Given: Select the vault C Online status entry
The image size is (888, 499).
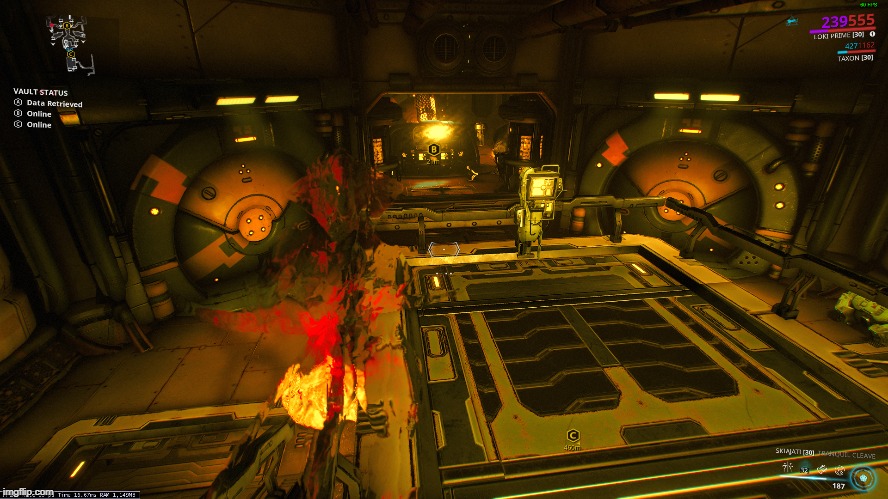Looking at the screenshot, I should [x=33, y=125].
